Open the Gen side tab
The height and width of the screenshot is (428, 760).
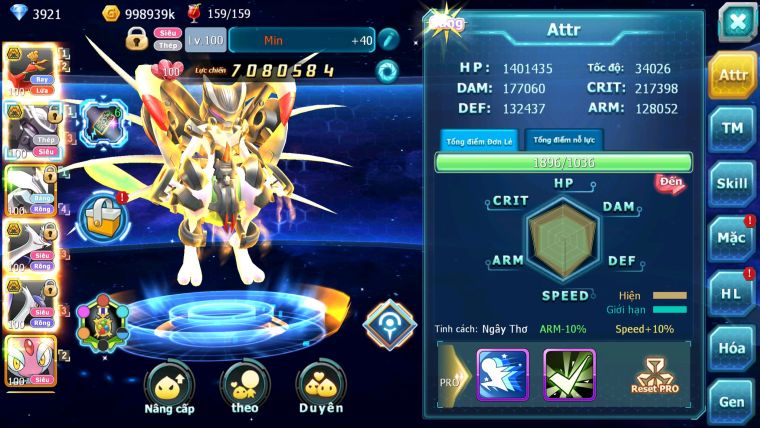pos(732,400)
